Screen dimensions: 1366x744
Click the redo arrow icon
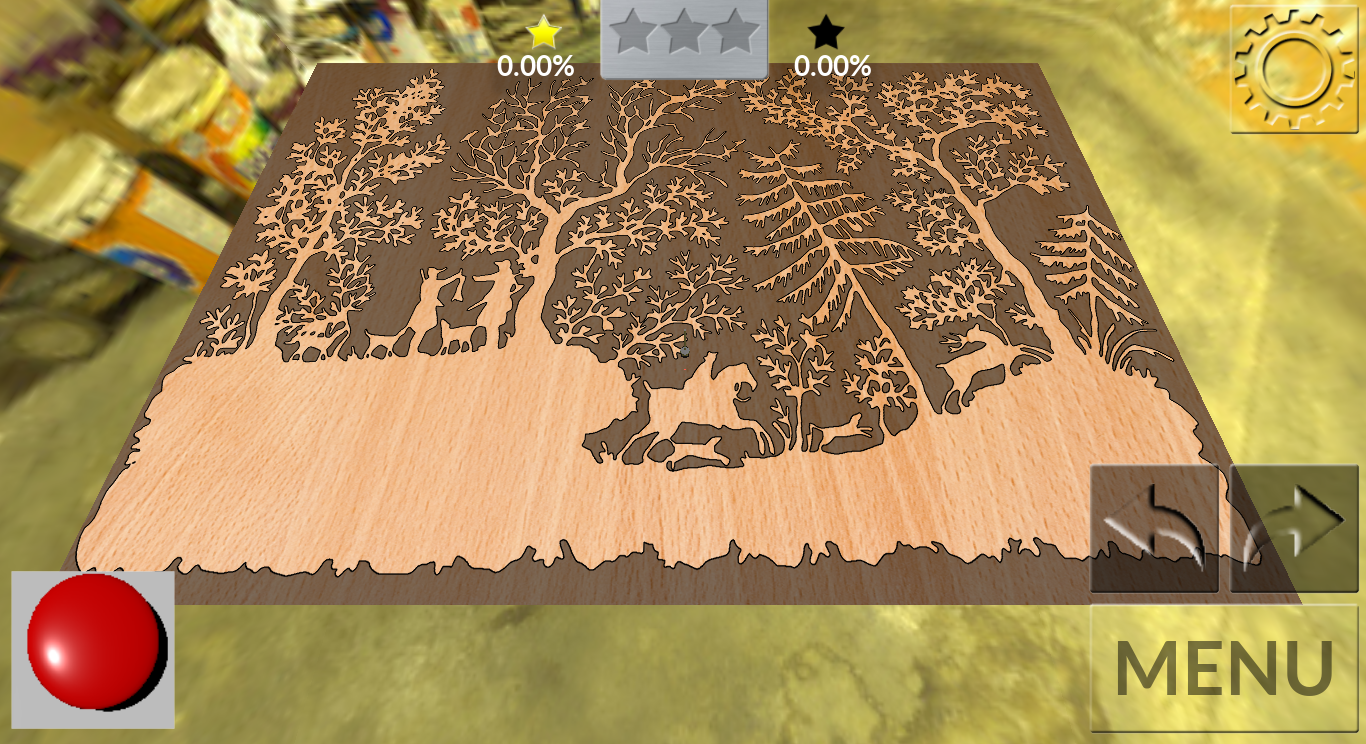click(x=1293, y=527)
